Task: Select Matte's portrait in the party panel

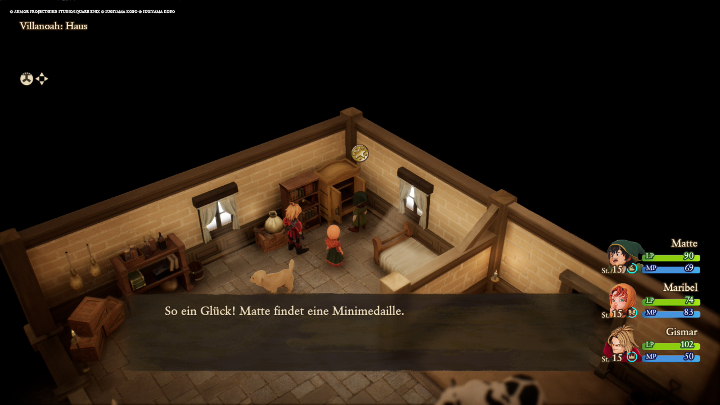Action: [623, 255]
